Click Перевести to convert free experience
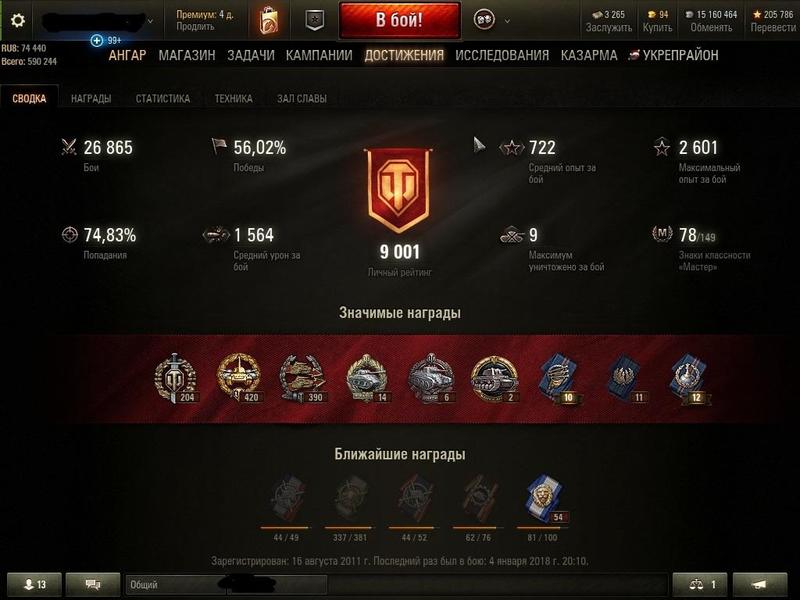 pos(773,28)
